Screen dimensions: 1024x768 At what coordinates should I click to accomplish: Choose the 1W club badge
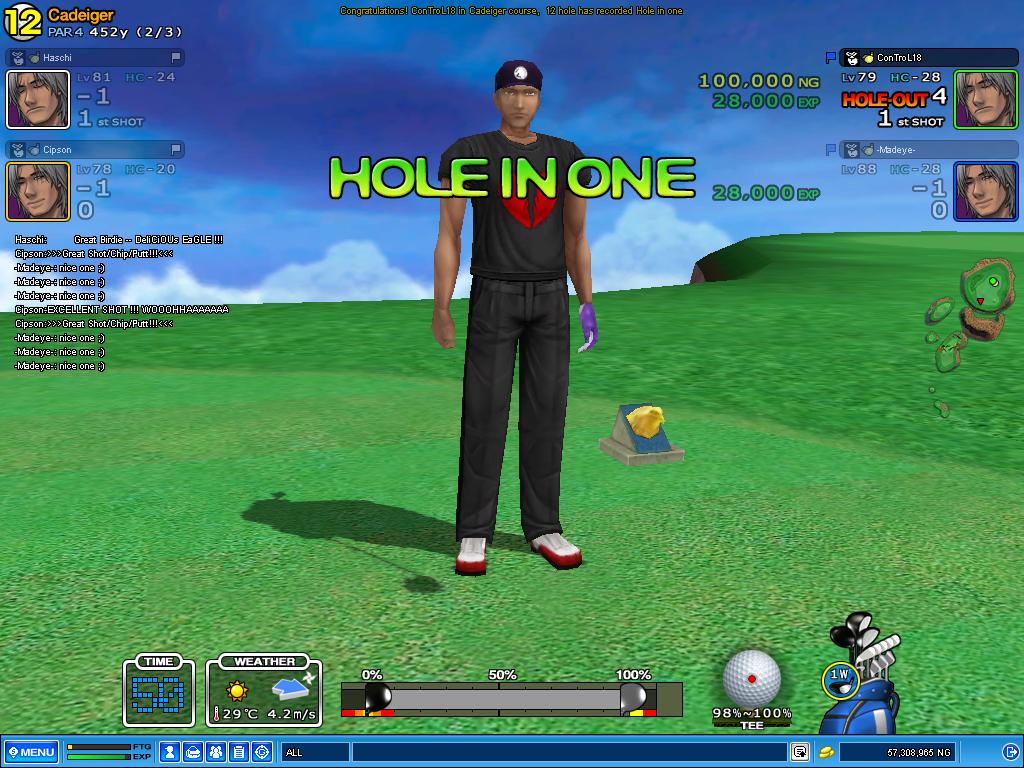coord(841,677)
